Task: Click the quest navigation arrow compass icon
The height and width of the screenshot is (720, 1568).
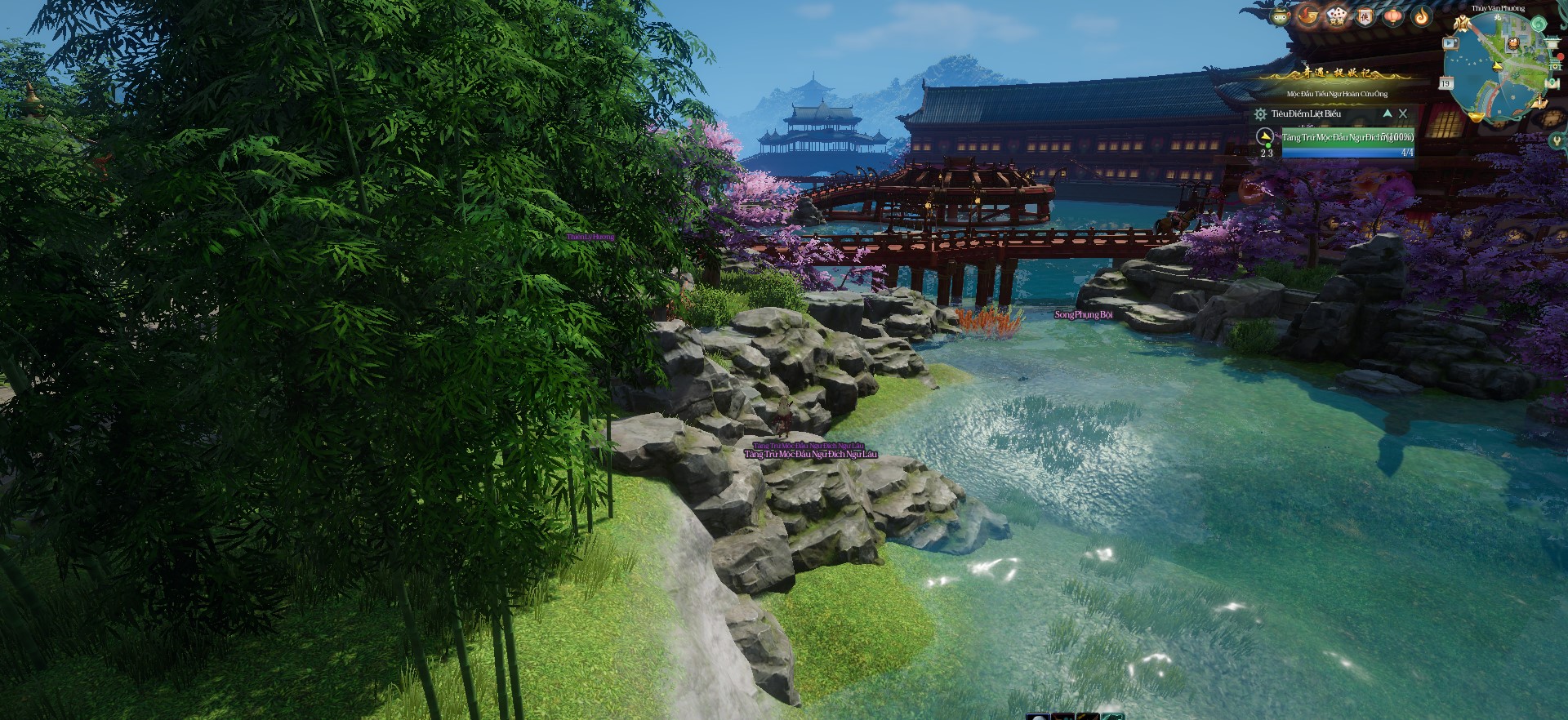Action: tap(1265, 136)
